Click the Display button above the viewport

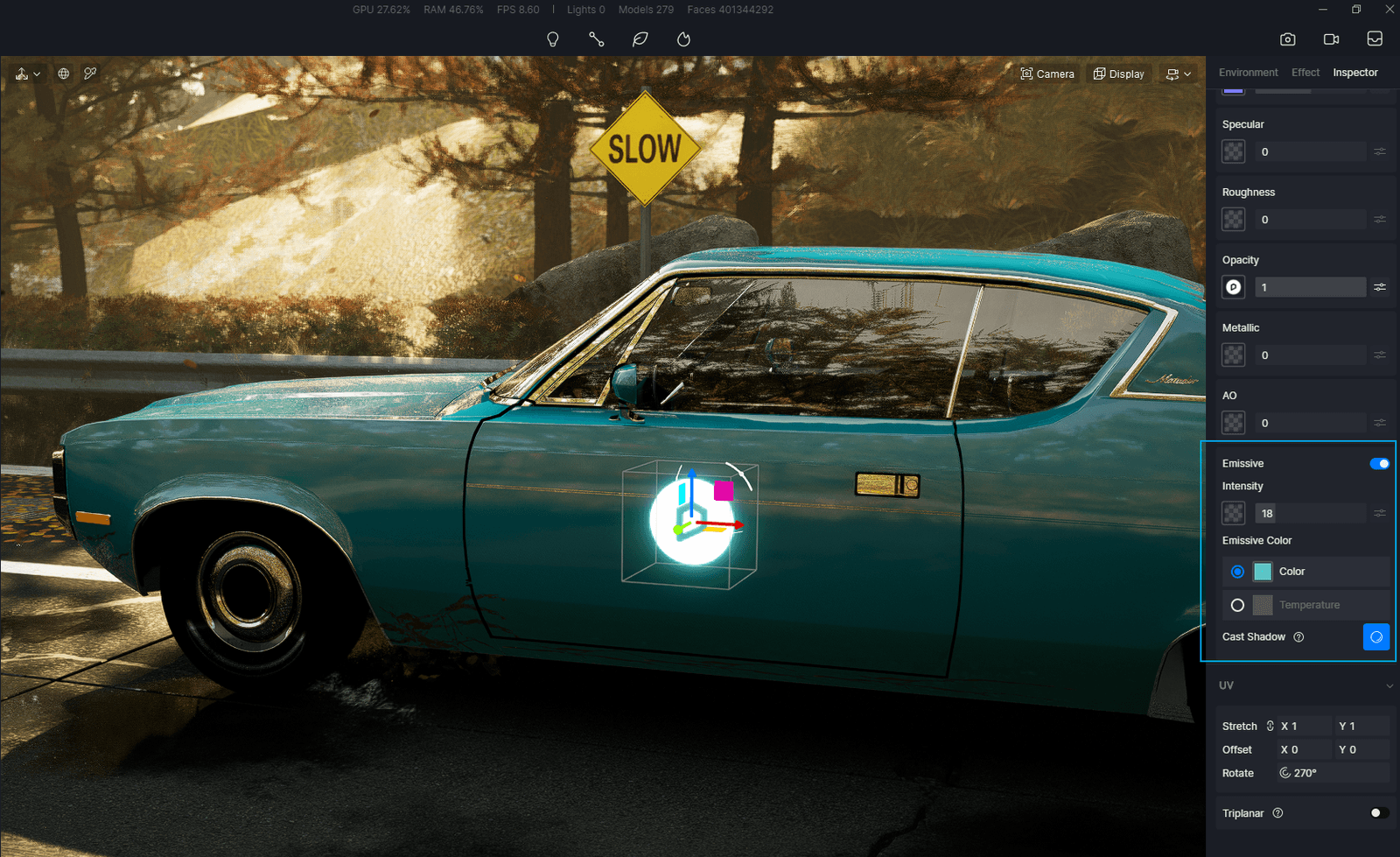tap(1118, 74)
